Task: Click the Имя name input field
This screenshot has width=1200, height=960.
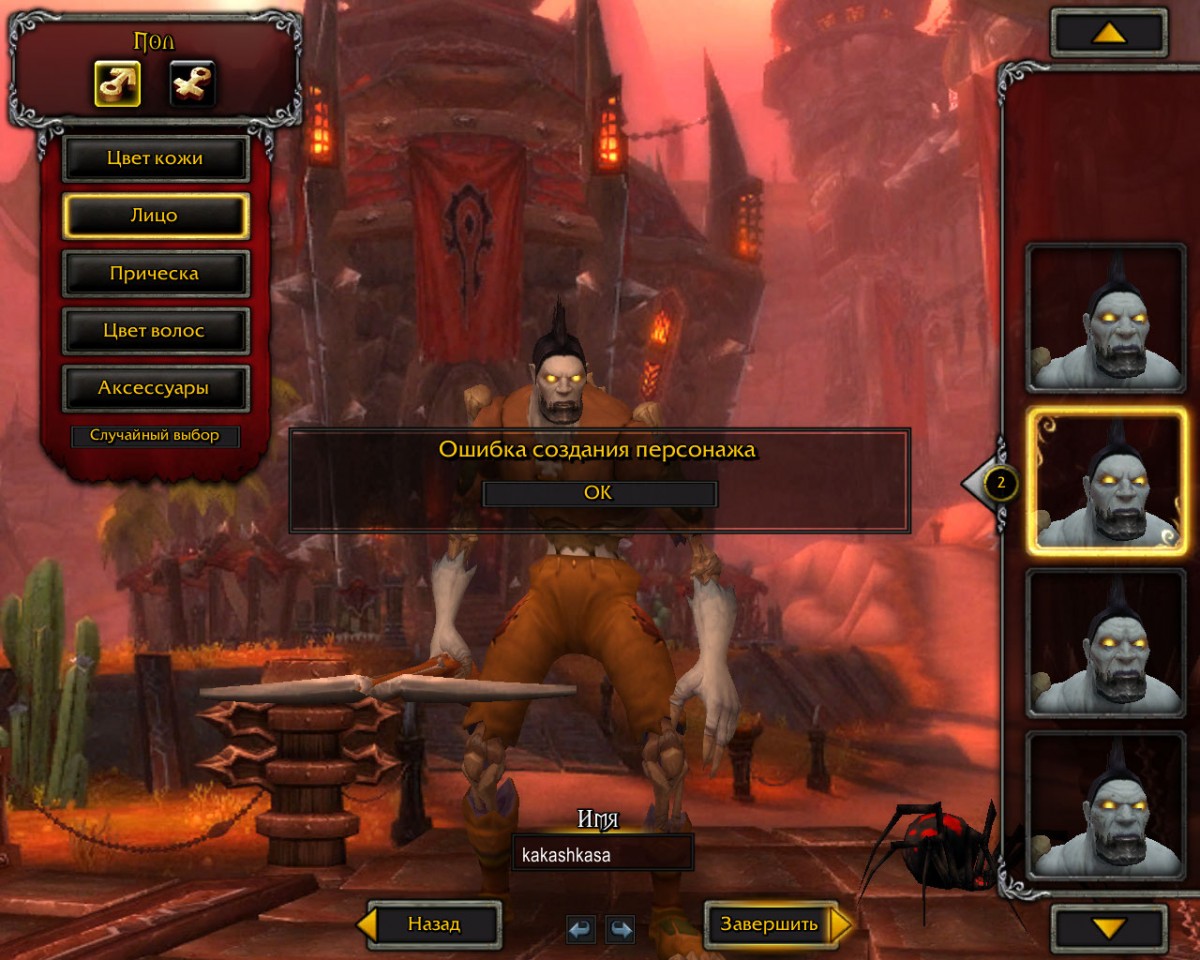Action: (602, 855)
